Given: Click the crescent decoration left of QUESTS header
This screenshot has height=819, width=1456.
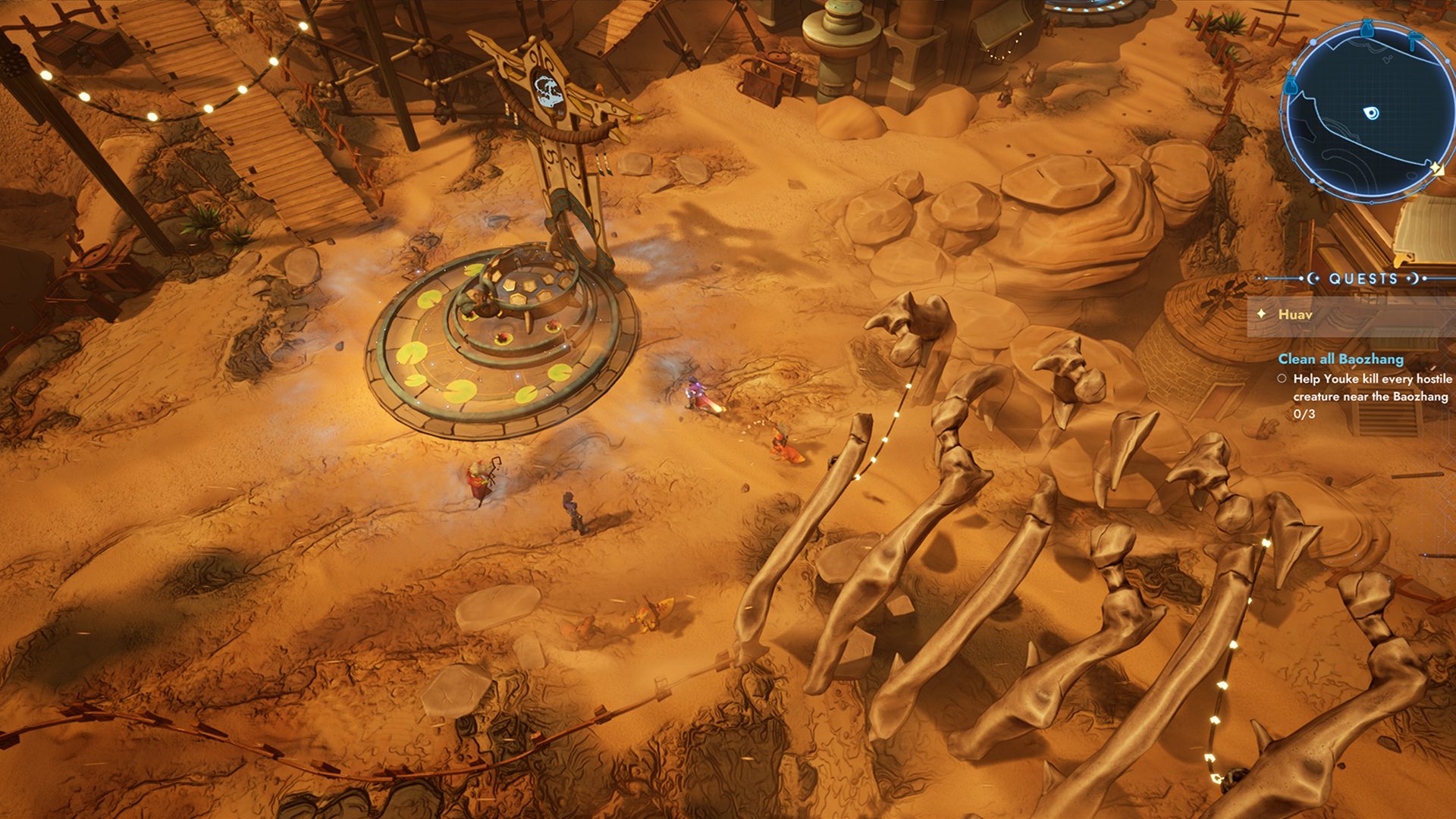Looking at the screenshot, I should (1312, 278).
